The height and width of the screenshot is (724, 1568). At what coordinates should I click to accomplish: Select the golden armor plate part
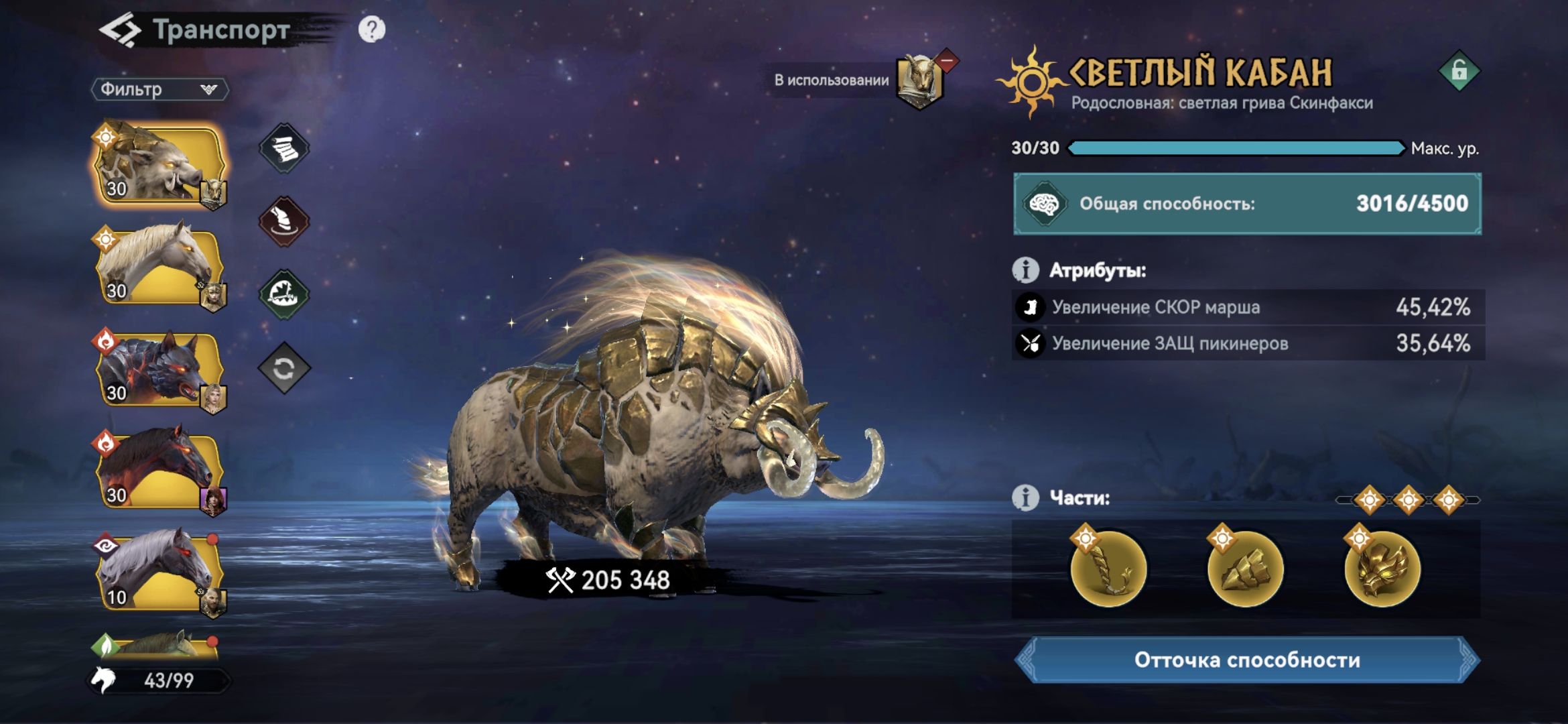[1245, 569]
